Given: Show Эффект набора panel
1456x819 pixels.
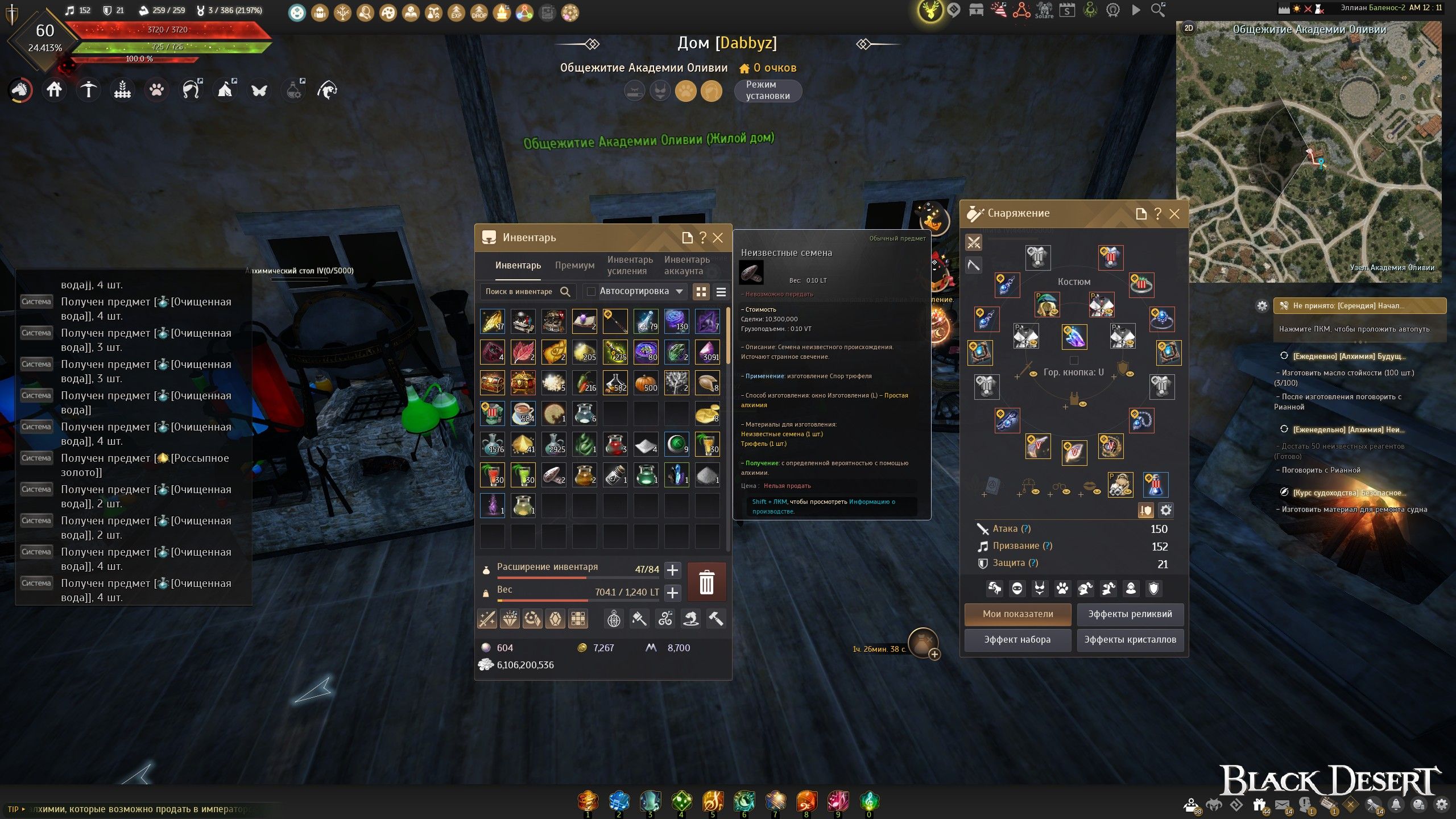Looking at the screenshot, I should pos(1017,640).
